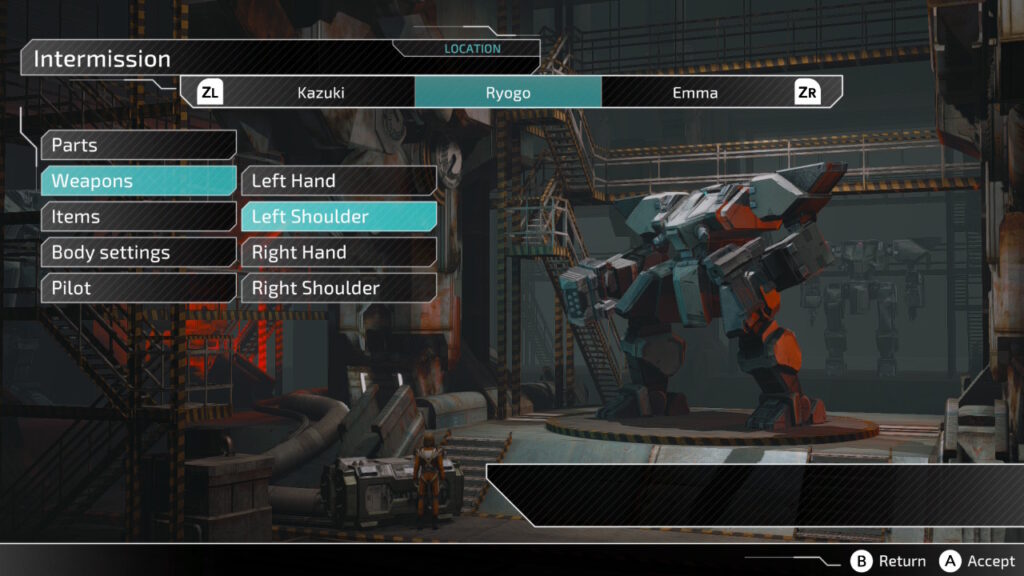Select the Right Hand weapon slot
Image resolution: width=1024 pixels, height=576 pixels.
click(338, 253)
